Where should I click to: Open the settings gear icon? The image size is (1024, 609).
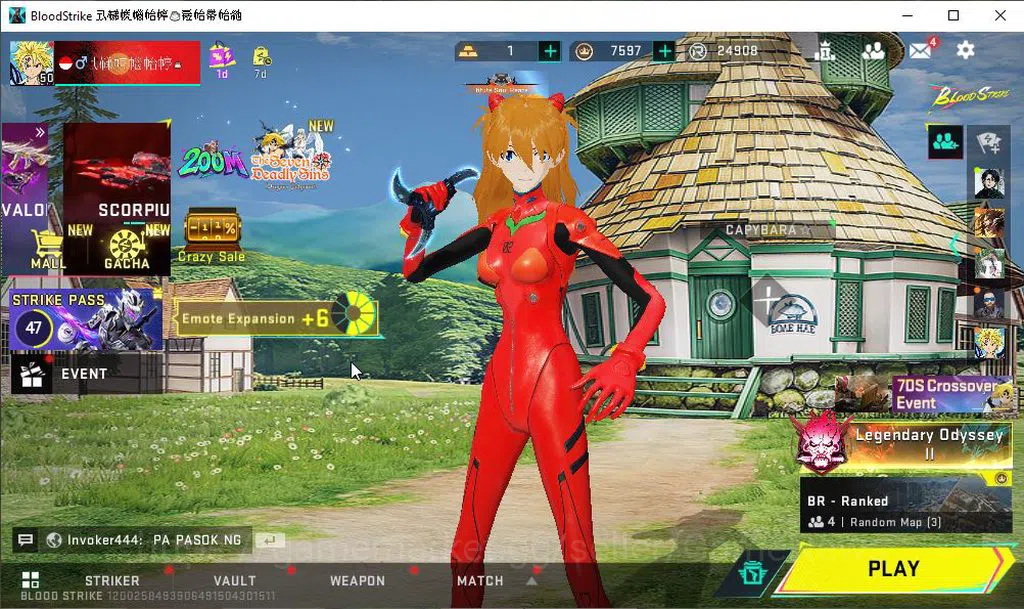965,50
